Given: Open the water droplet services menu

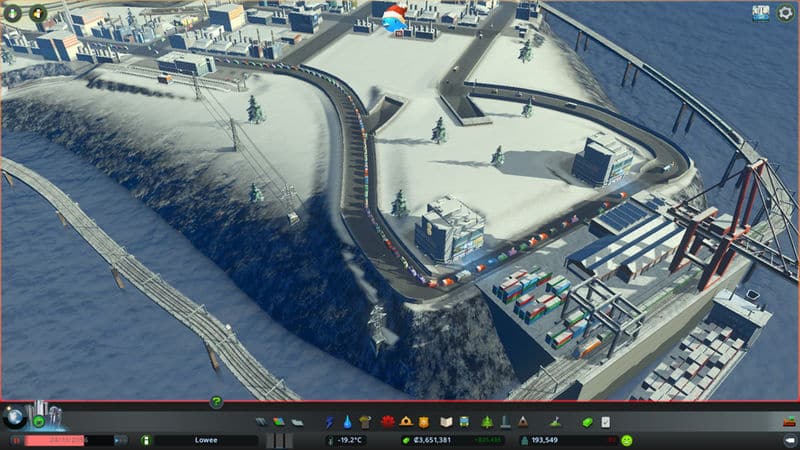Looking at the screenshot, I should tap(346, 421).
